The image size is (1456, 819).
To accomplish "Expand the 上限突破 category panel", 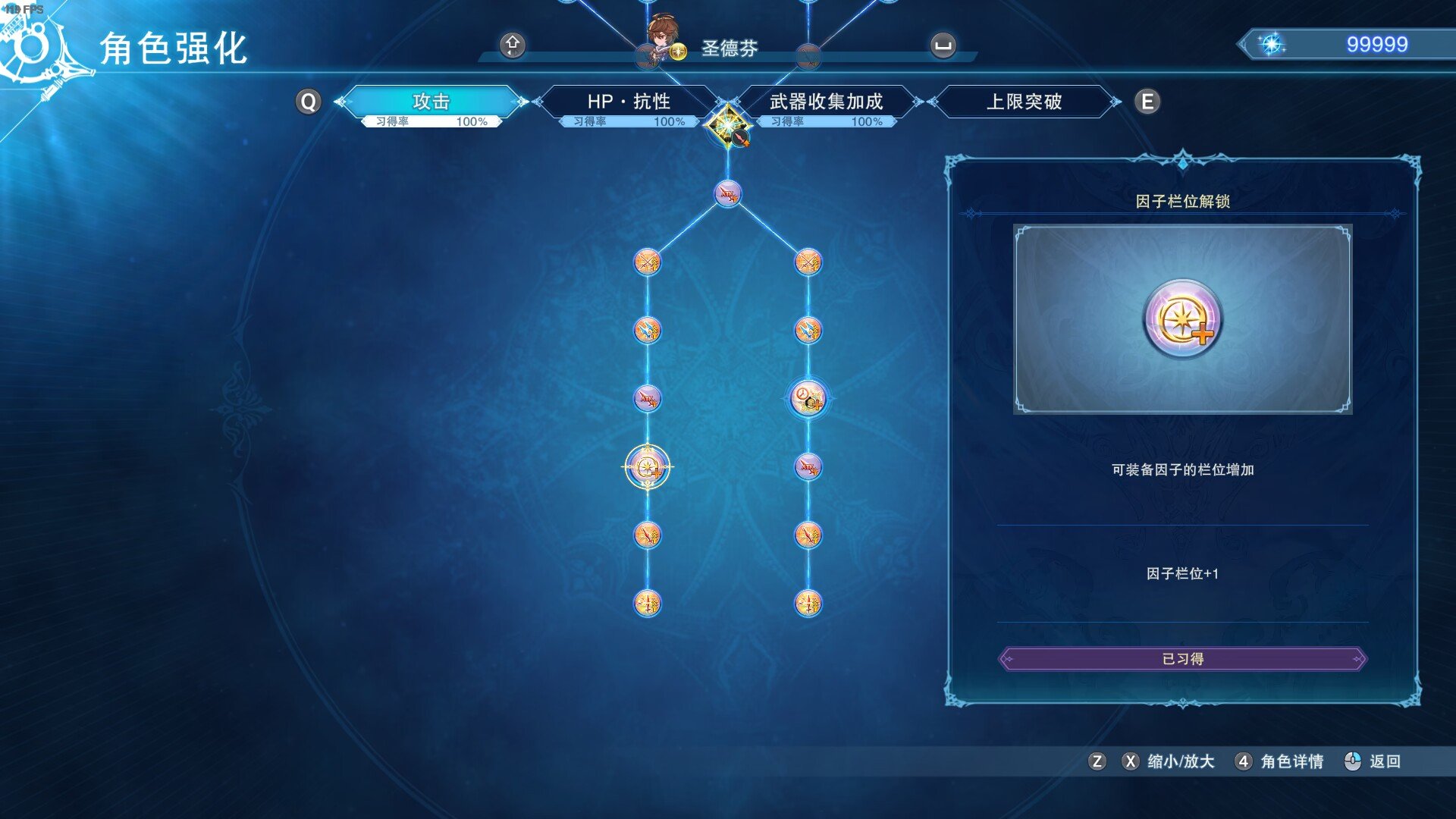I will 1024,101.
